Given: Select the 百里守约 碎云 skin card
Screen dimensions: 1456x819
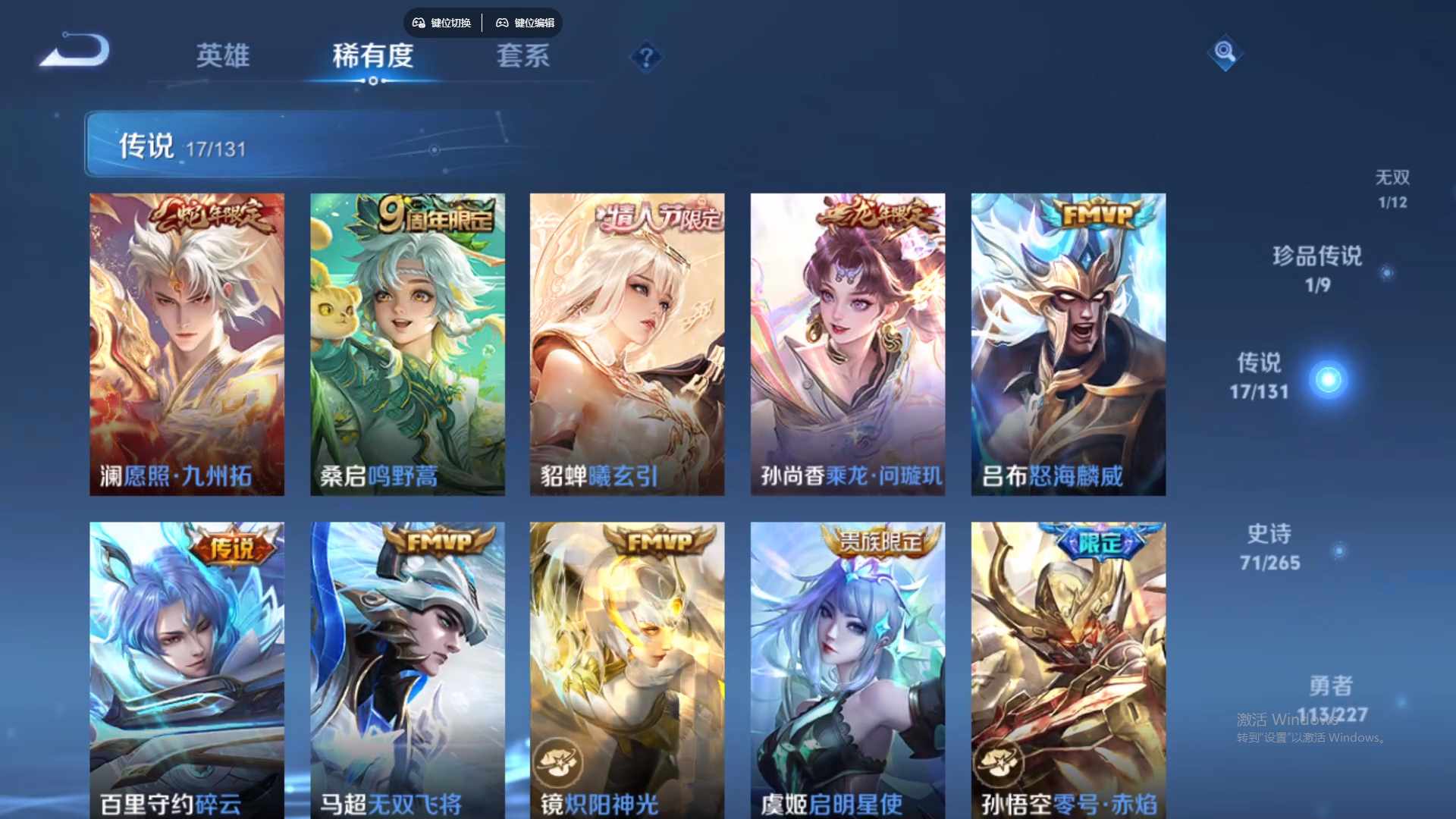Looking at the screenshot, I should point(187,669).
